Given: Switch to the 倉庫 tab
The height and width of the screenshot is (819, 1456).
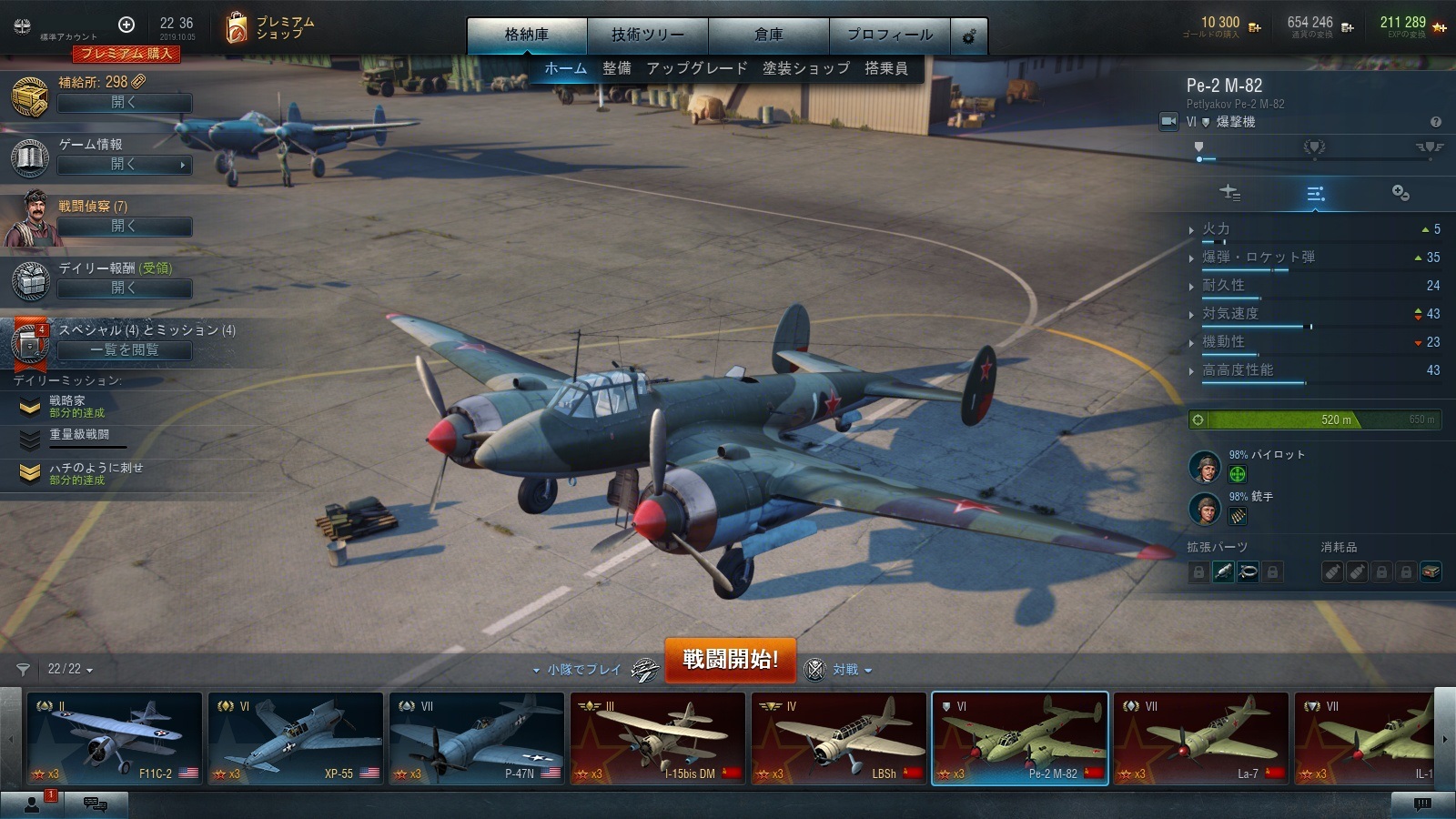Looking at the screenshot, I should coord(768,35).
